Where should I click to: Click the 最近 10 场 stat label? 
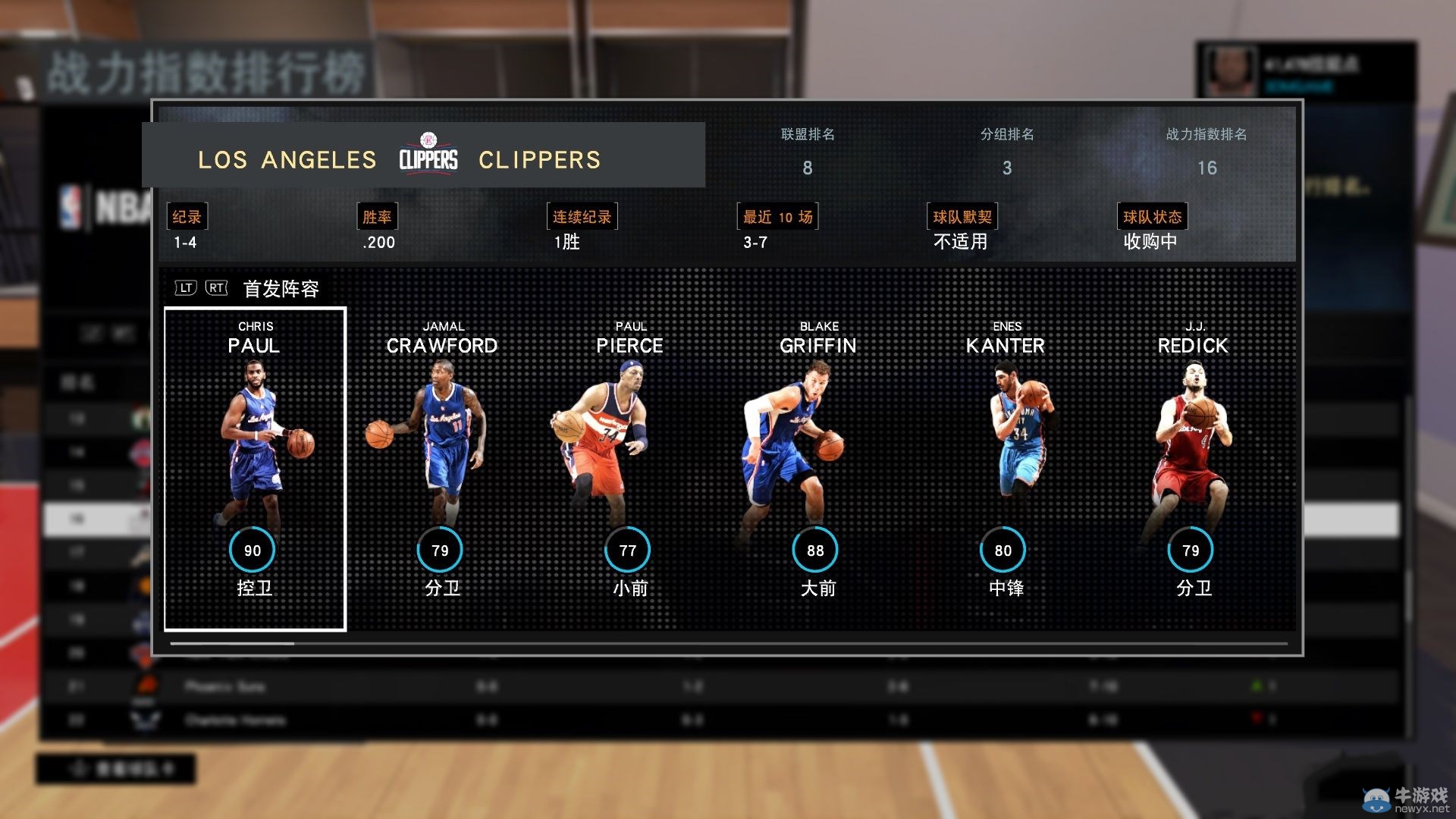[x=776, y=216]
